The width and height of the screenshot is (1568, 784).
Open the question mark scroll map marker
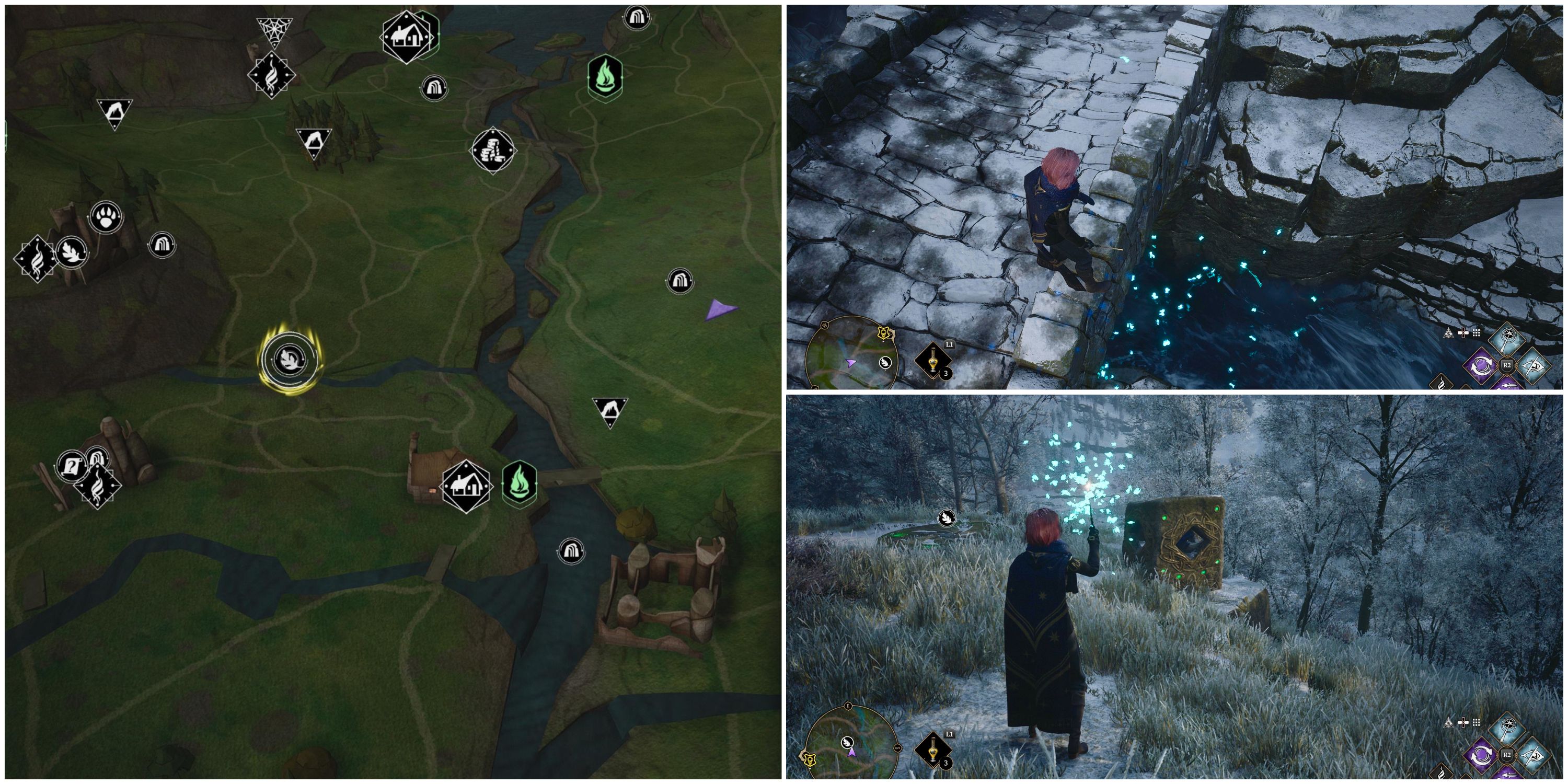(x=71, y=467)
